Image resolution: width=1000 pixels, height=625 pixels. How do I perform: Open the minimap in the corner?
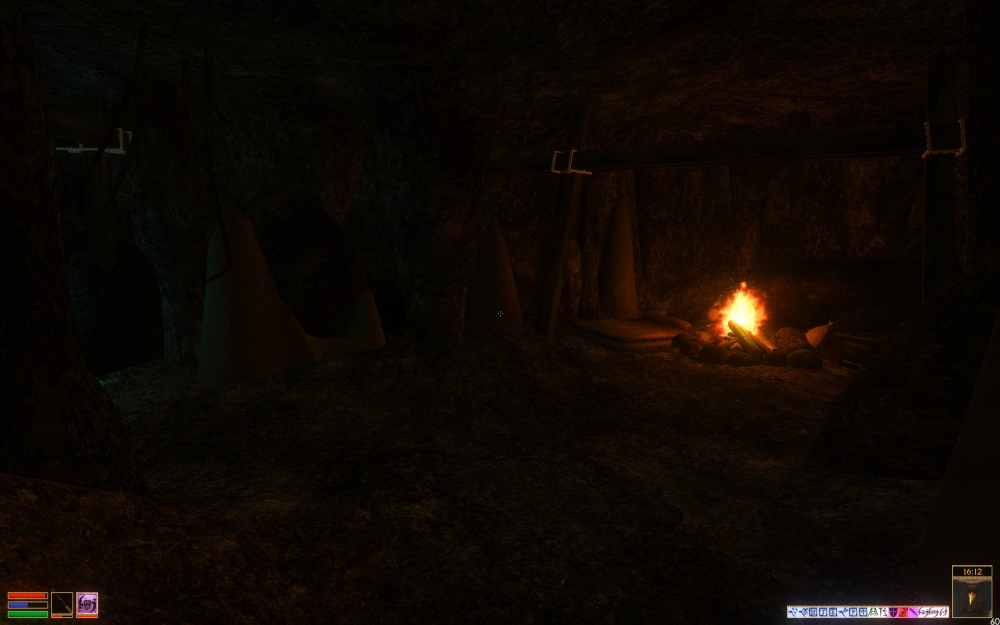click(x=971, y=596)
